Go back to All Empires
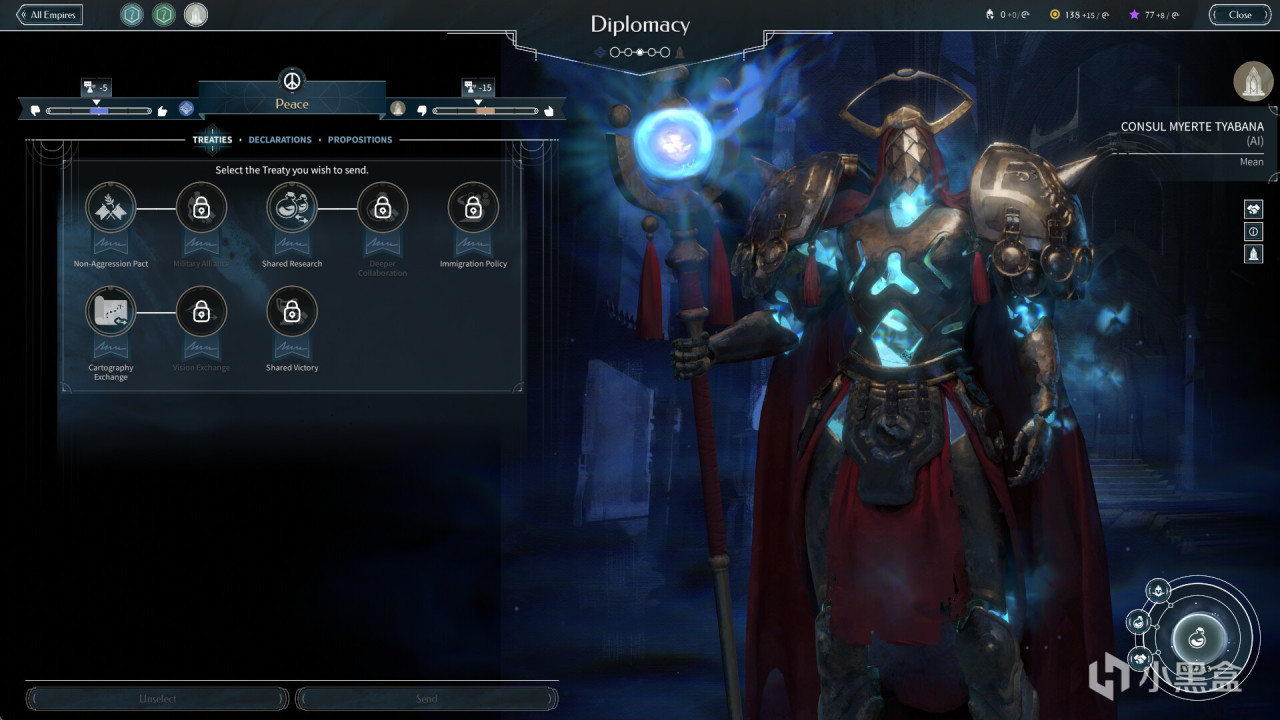This screenshot has height=720, width=1280. [49, 15]
